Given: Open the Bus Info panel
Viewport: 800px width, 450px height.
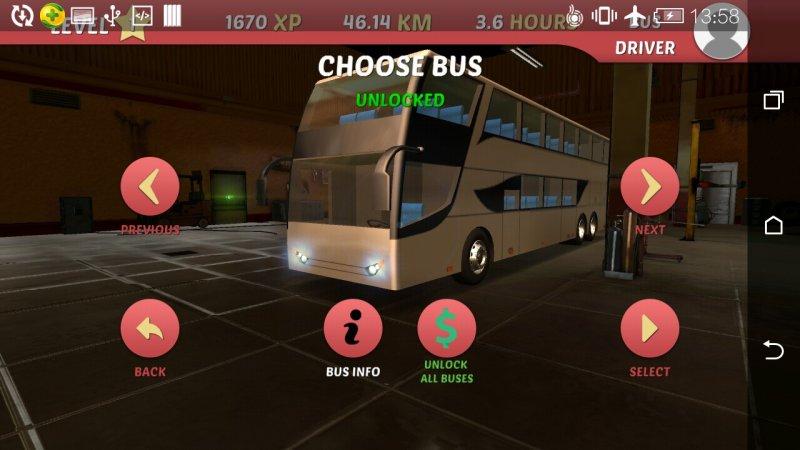Looking at the screenshot, I should coord(353,329).
